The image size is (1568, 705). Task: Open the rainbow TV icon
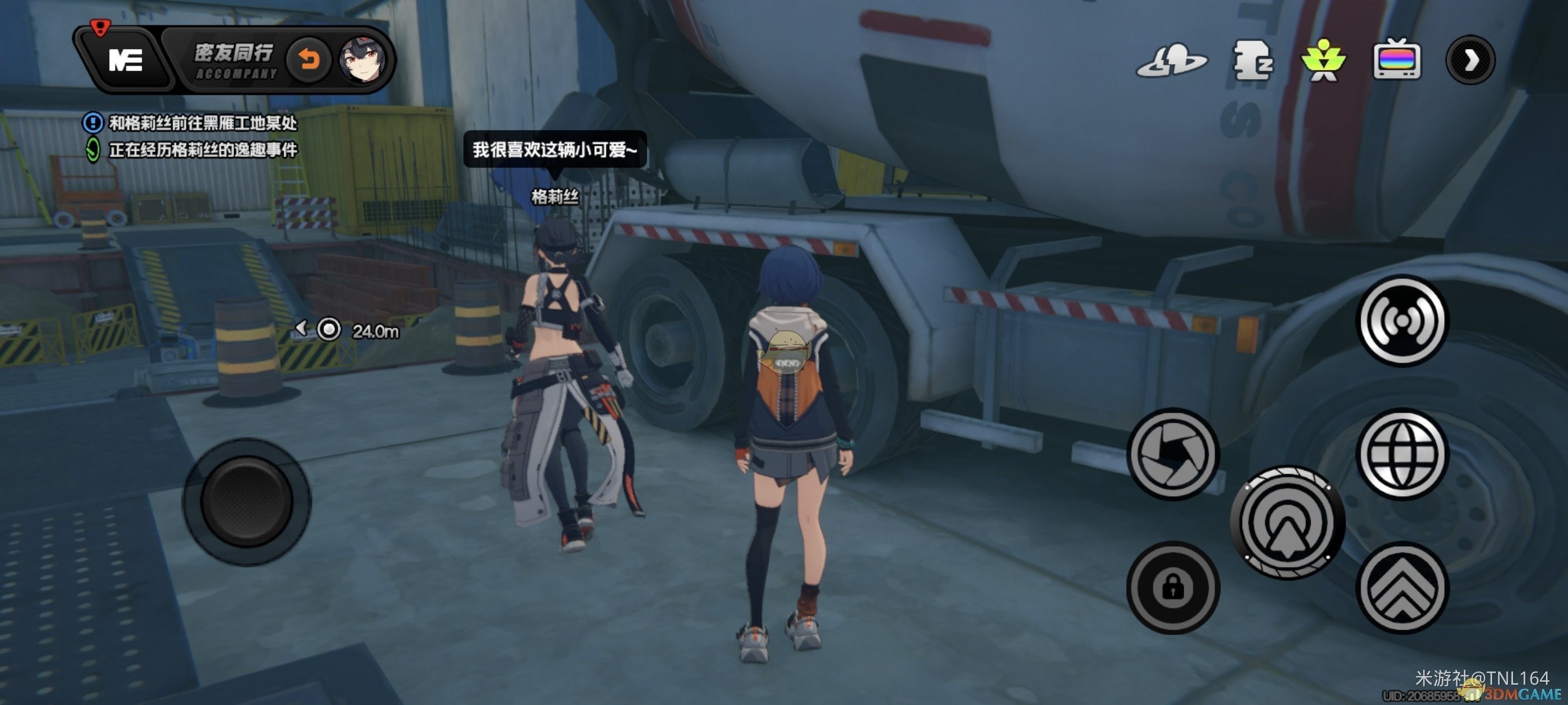click(1397, 61)
